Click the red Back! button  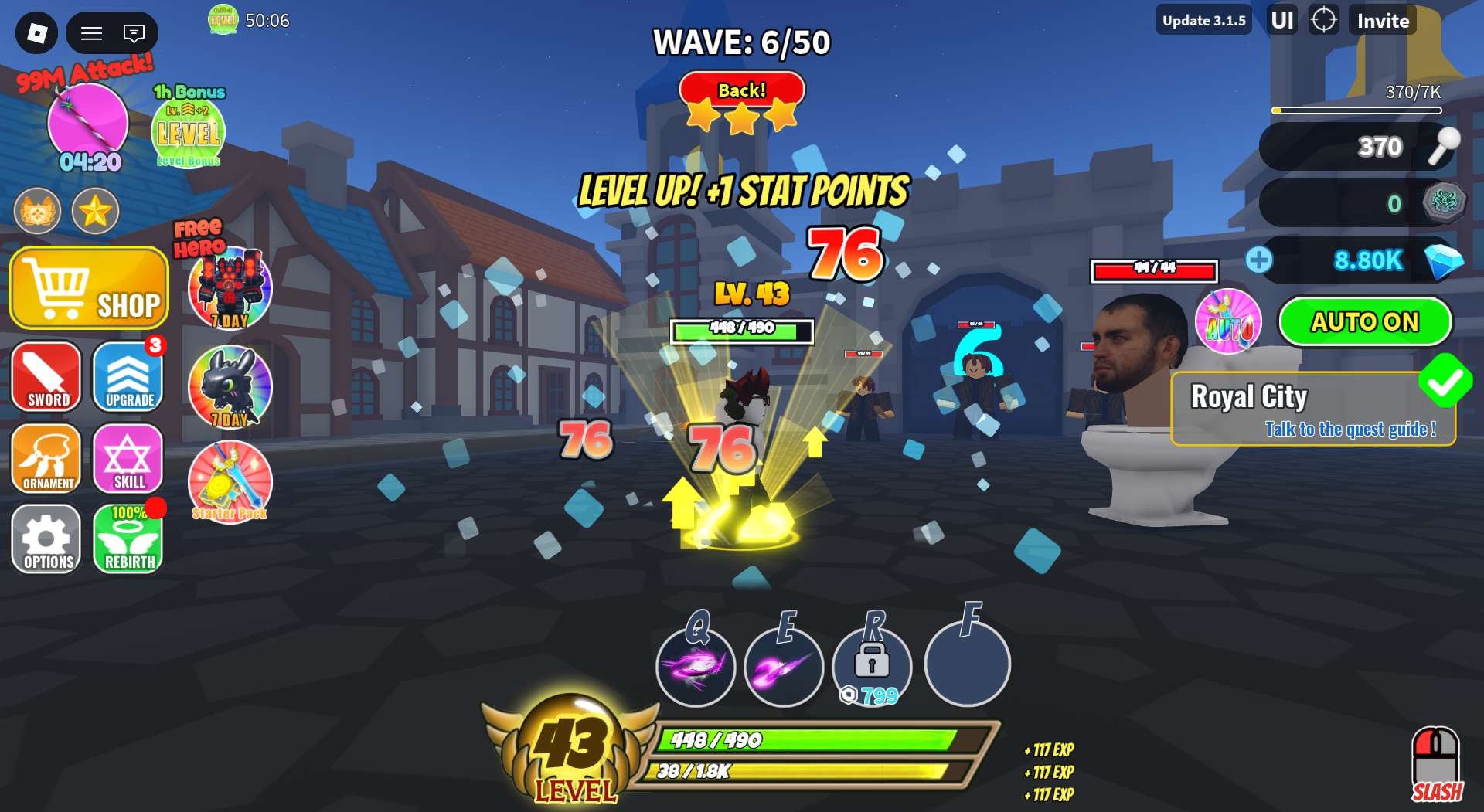[741, 91]
